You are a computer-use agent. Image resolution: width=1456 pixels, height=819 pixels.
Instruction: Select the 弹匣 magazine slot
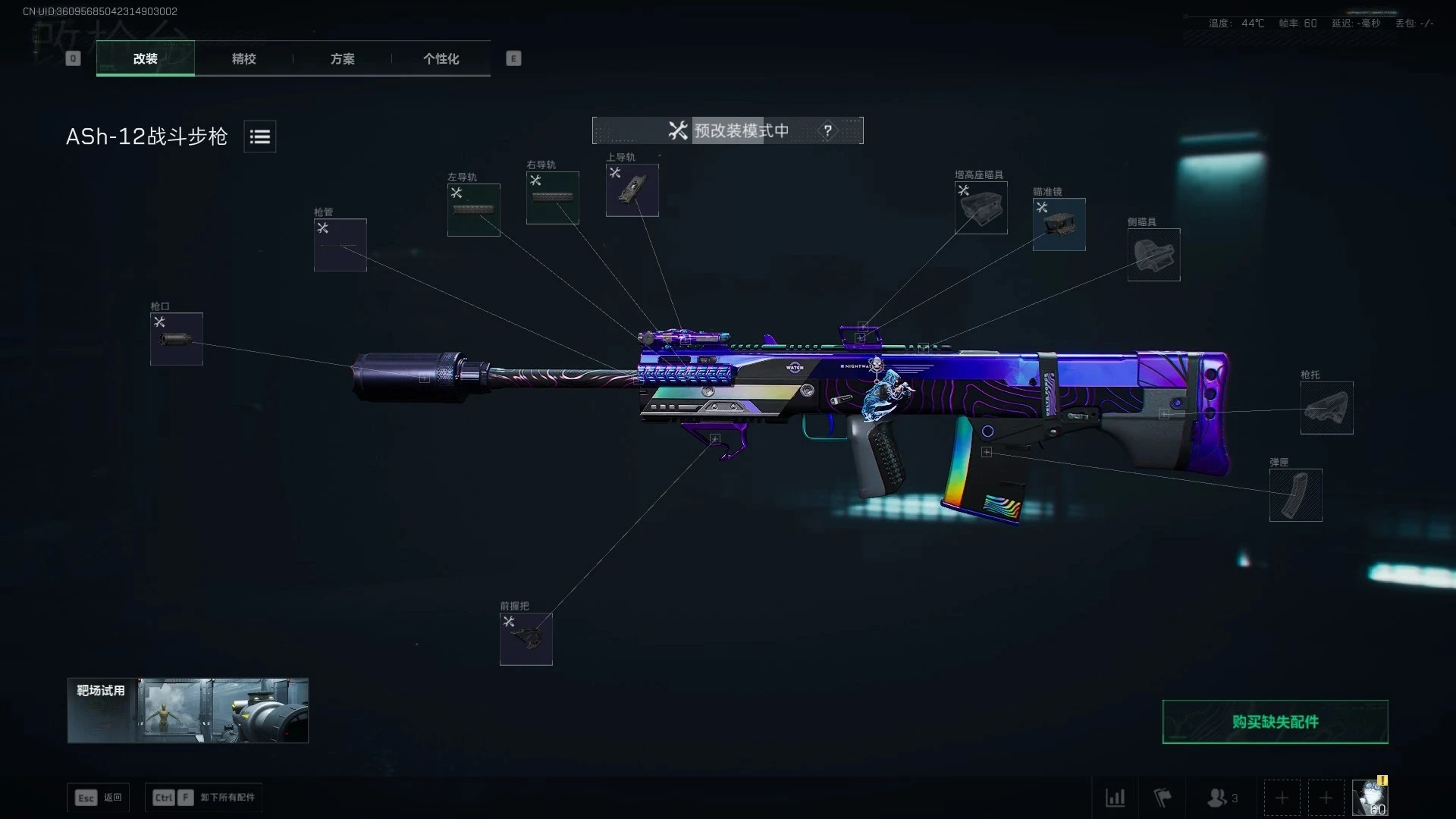point(1295,495)
